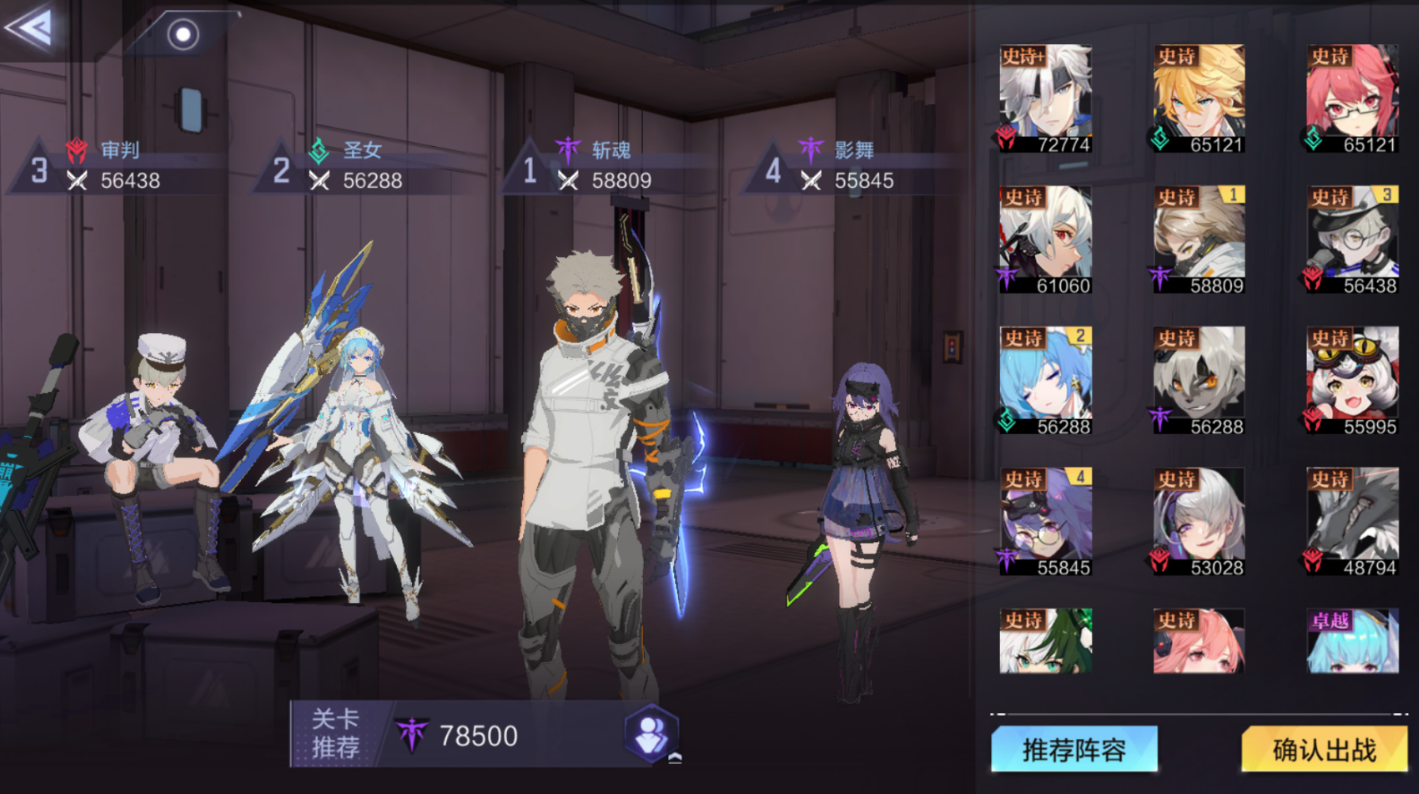Viewport: 1419px width, 794px height.
Task: Select the white-capped hero portrait at 56438
Action: [1352, 239]
